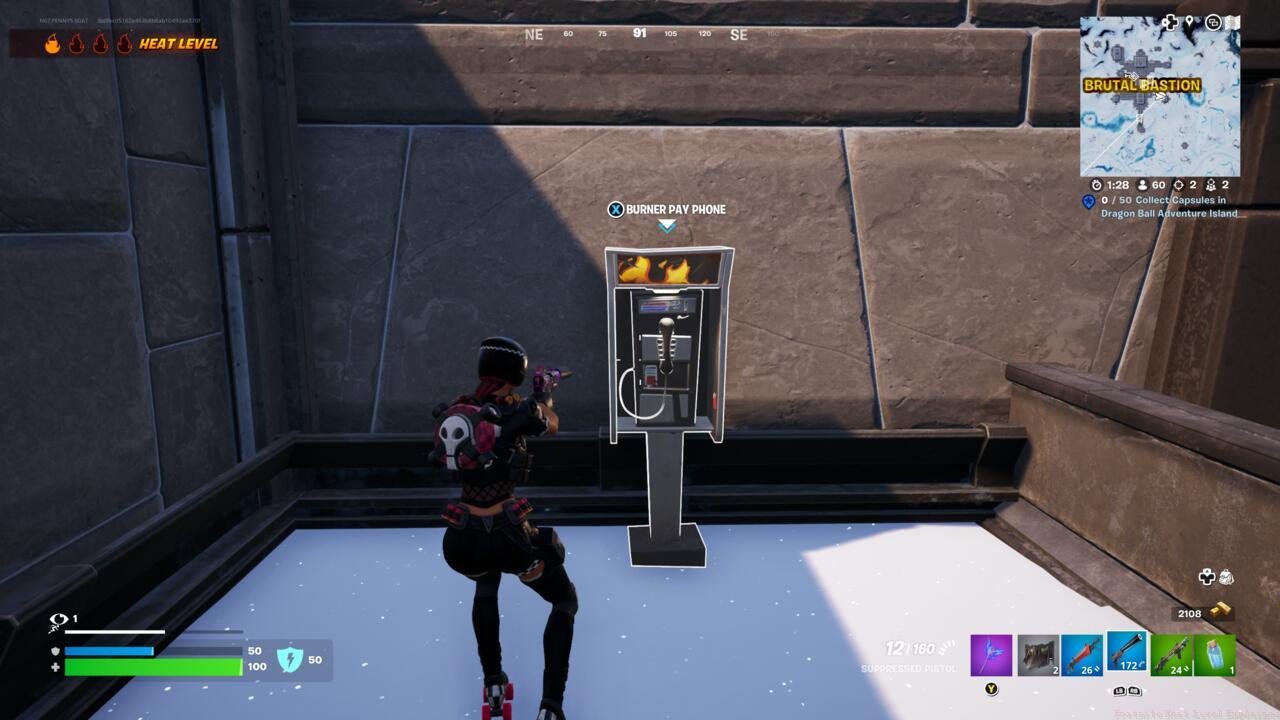1280x720 pixels.
Task: Click the RB bumper prompt under the hotbar
Action: [x=1135, y=693]
